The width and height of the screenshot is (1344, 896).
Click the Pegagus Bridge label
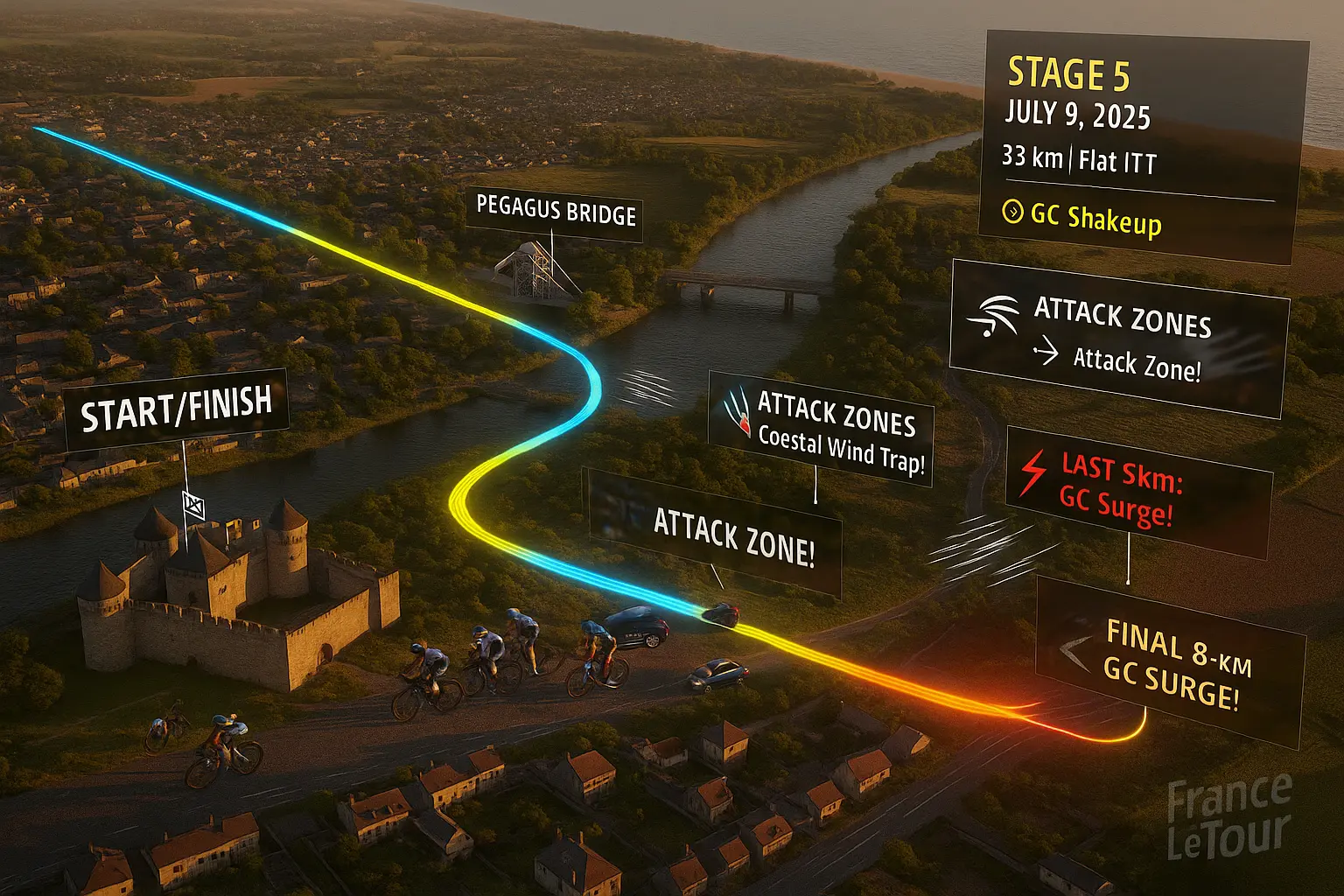[555, 212]
